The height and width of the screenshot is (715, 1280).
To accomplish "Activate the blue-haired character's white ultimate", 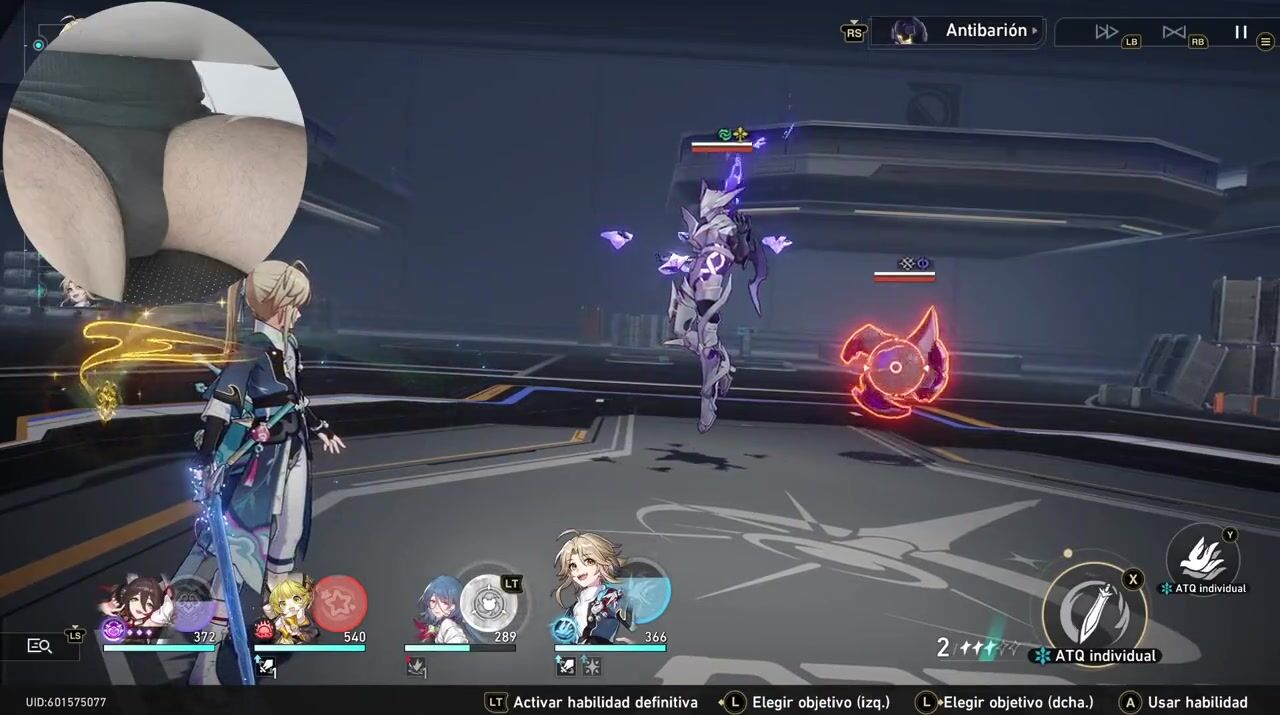I will click(489, 605).
